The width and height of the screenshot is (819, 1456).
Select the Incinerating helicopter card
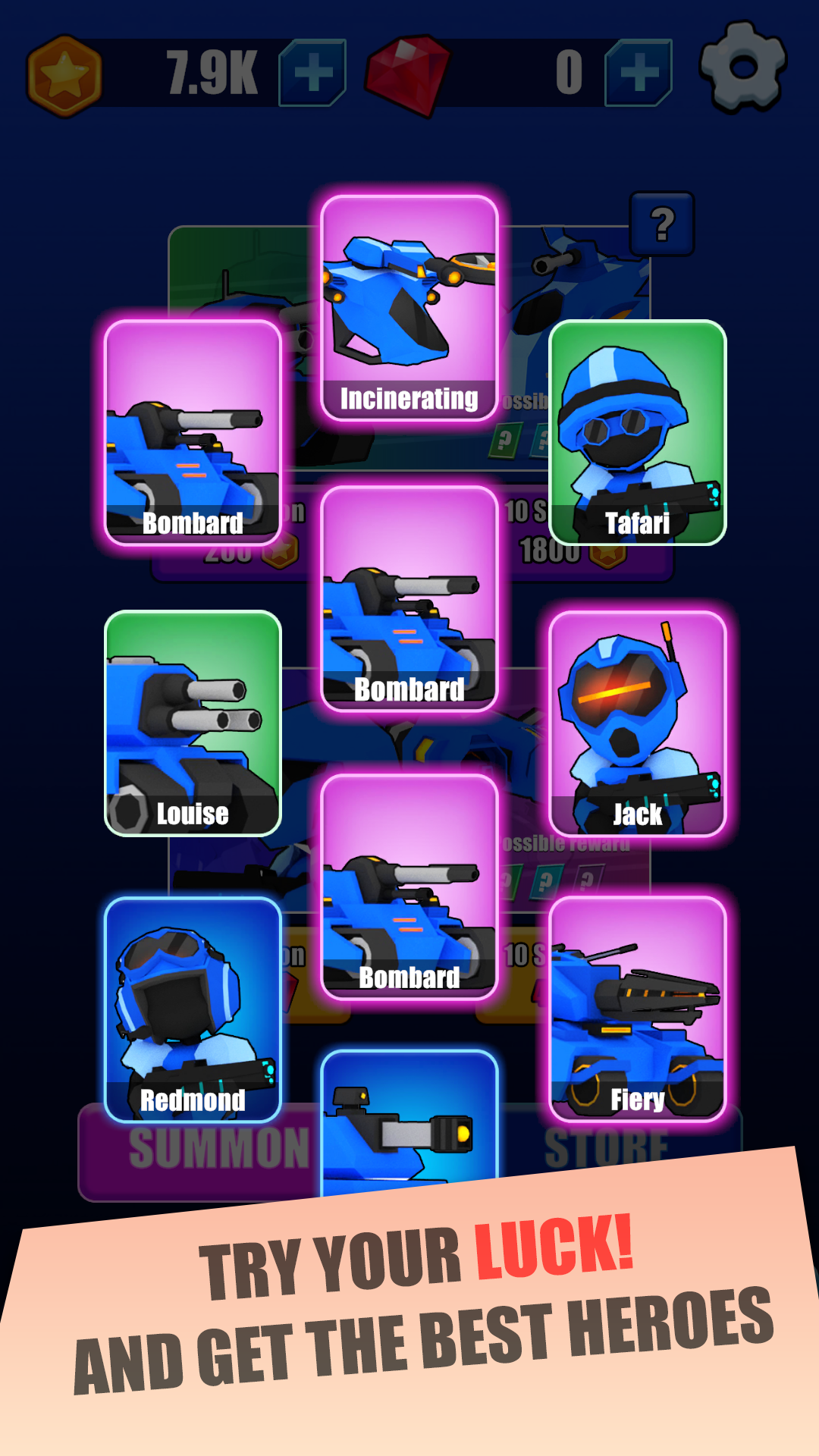point(409,307)
